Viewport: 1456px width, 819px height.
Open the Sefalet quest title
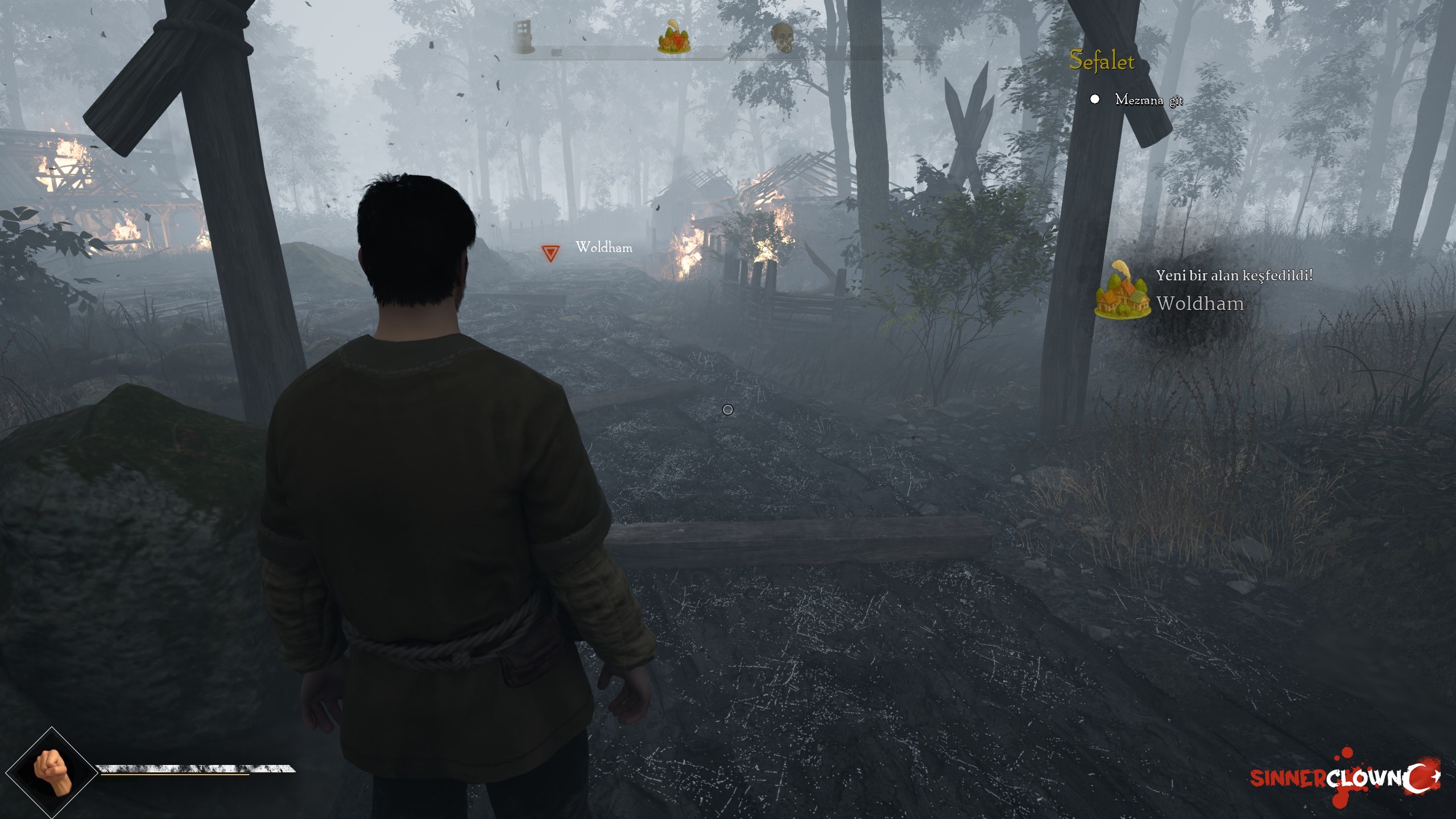coord(1102,61)
